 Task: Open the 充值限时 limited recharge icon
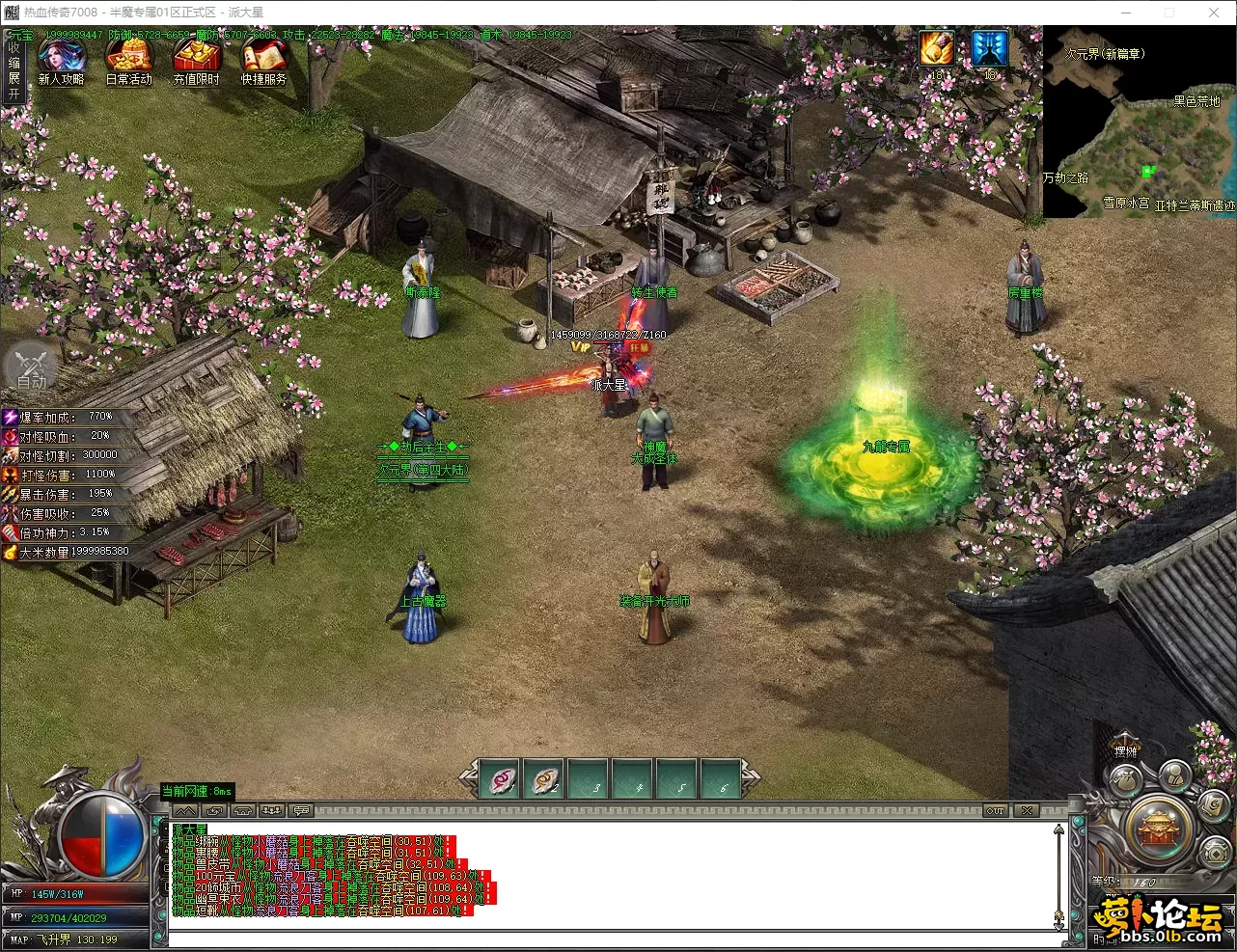[x=196, y=59]
